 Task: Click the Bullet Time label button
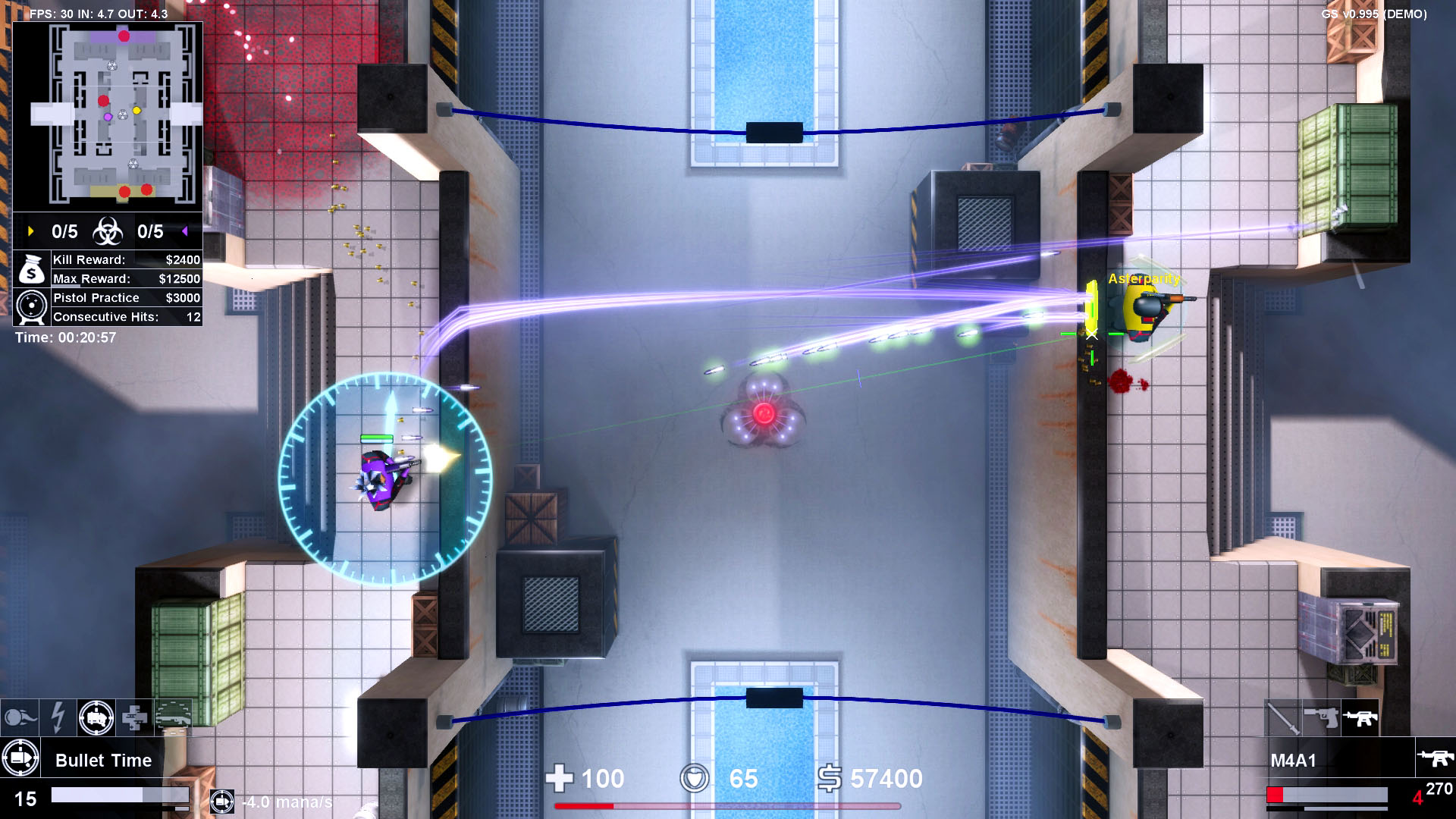102,759
